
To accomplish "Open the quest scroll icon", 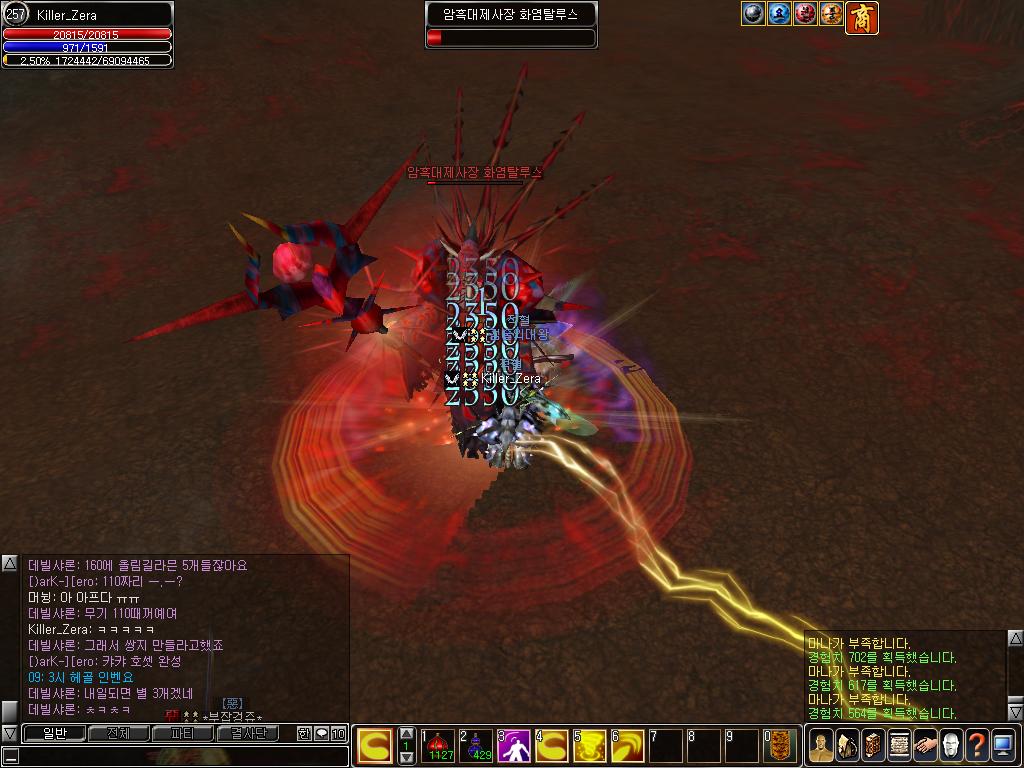I will point(899,745).
